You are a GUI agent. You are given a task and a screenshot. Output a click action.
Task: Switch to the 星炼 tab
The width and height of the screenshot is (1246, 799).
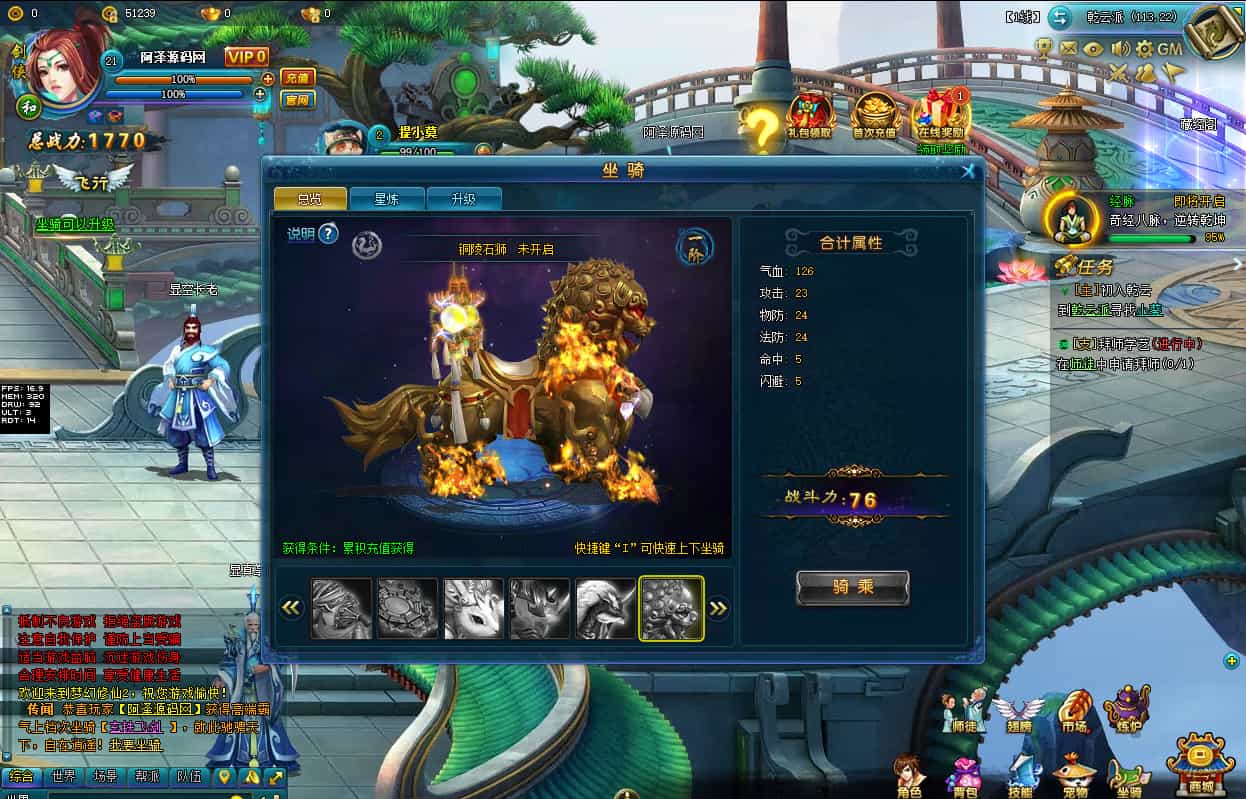tap(387, 199)
